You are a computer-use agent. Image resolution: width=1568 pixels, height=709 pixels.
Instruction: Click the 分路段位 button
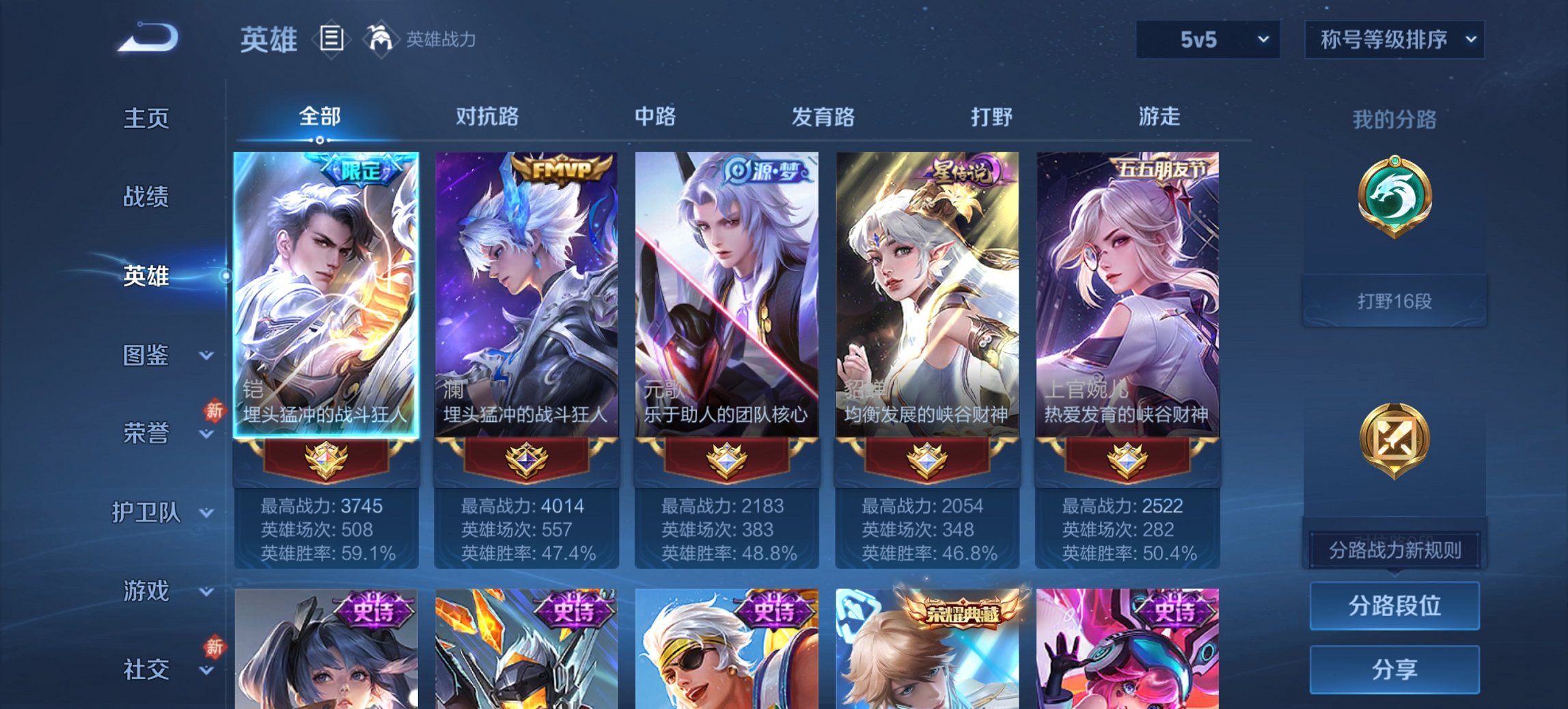click(1394, 606)
